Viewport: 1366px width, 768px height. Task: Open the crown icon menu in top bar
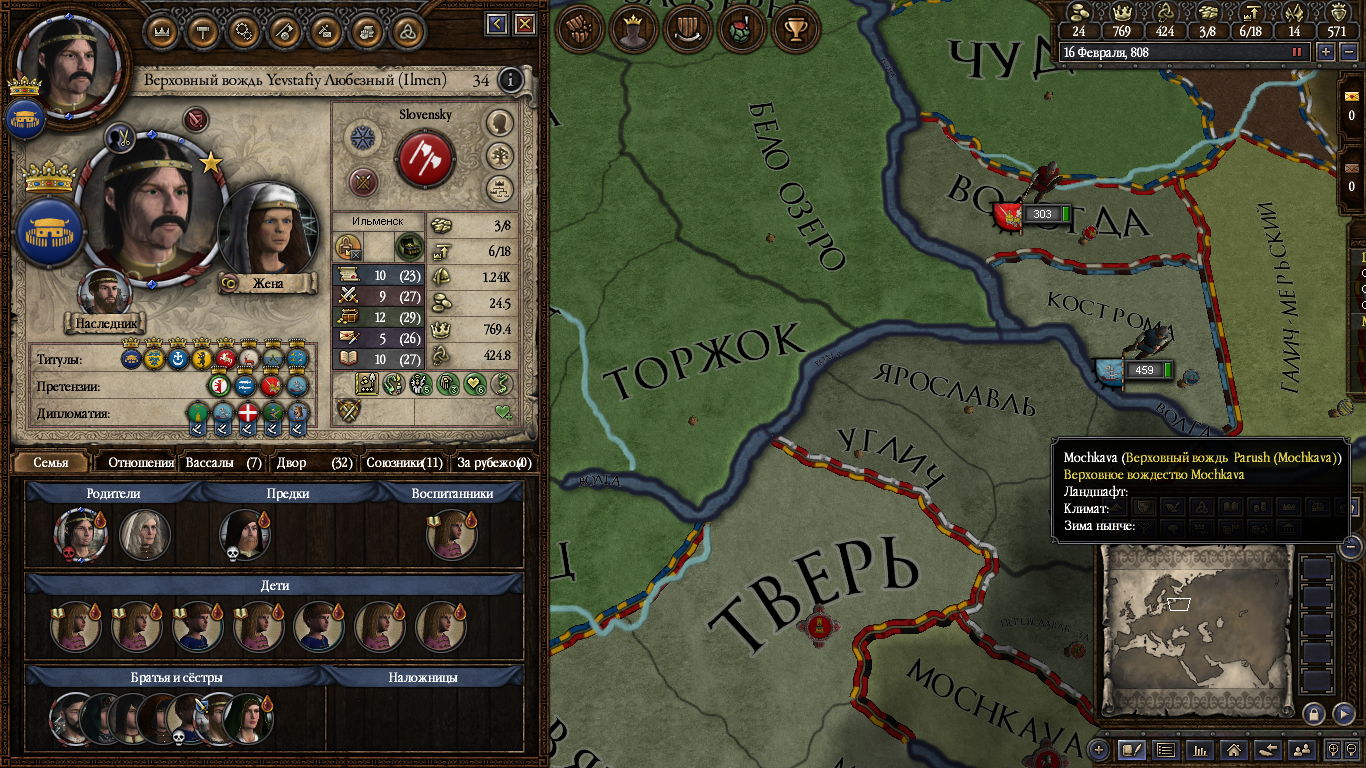point(163,30)
